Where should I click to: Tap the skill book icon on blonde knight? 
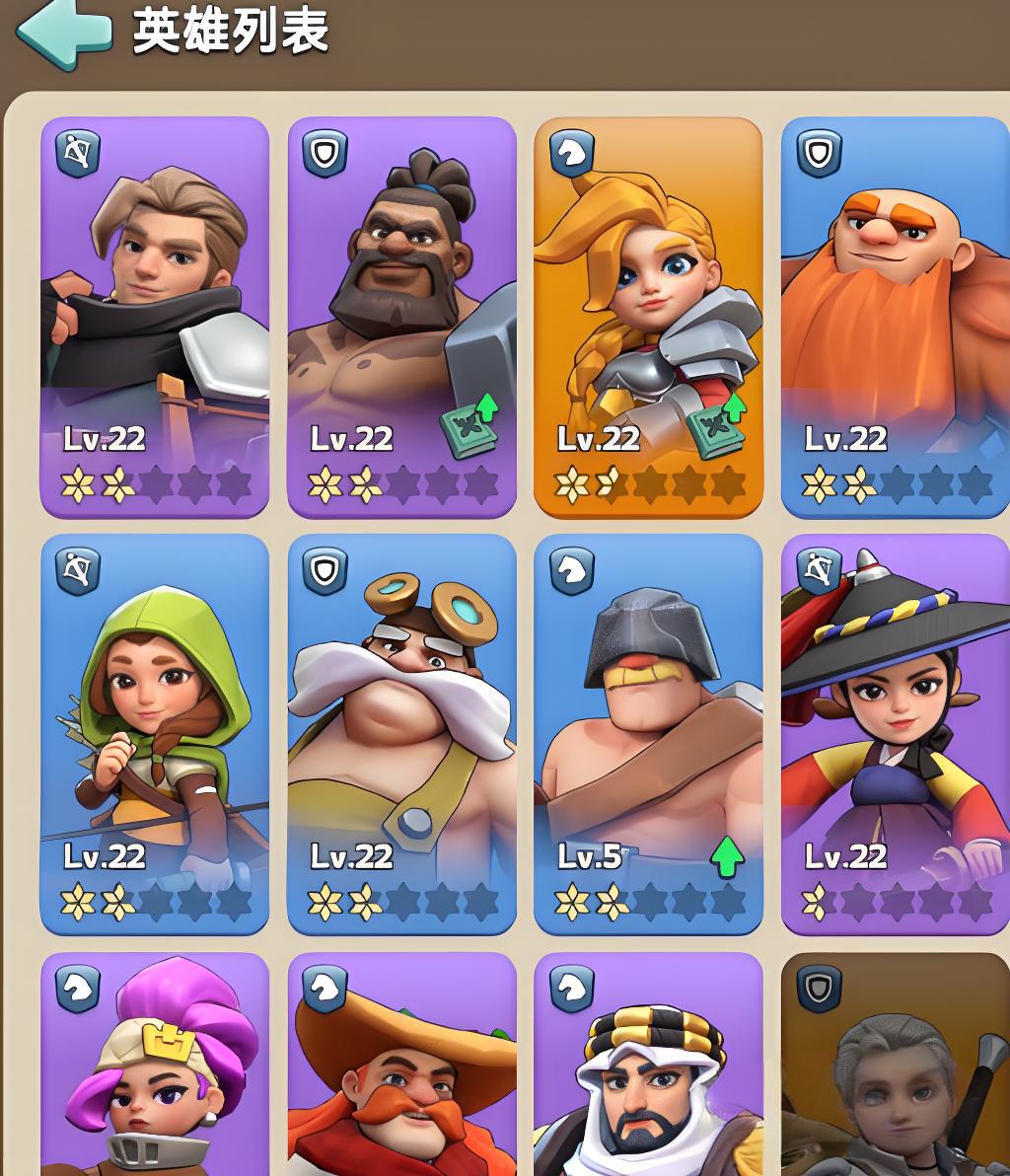(x=718, y=426)
